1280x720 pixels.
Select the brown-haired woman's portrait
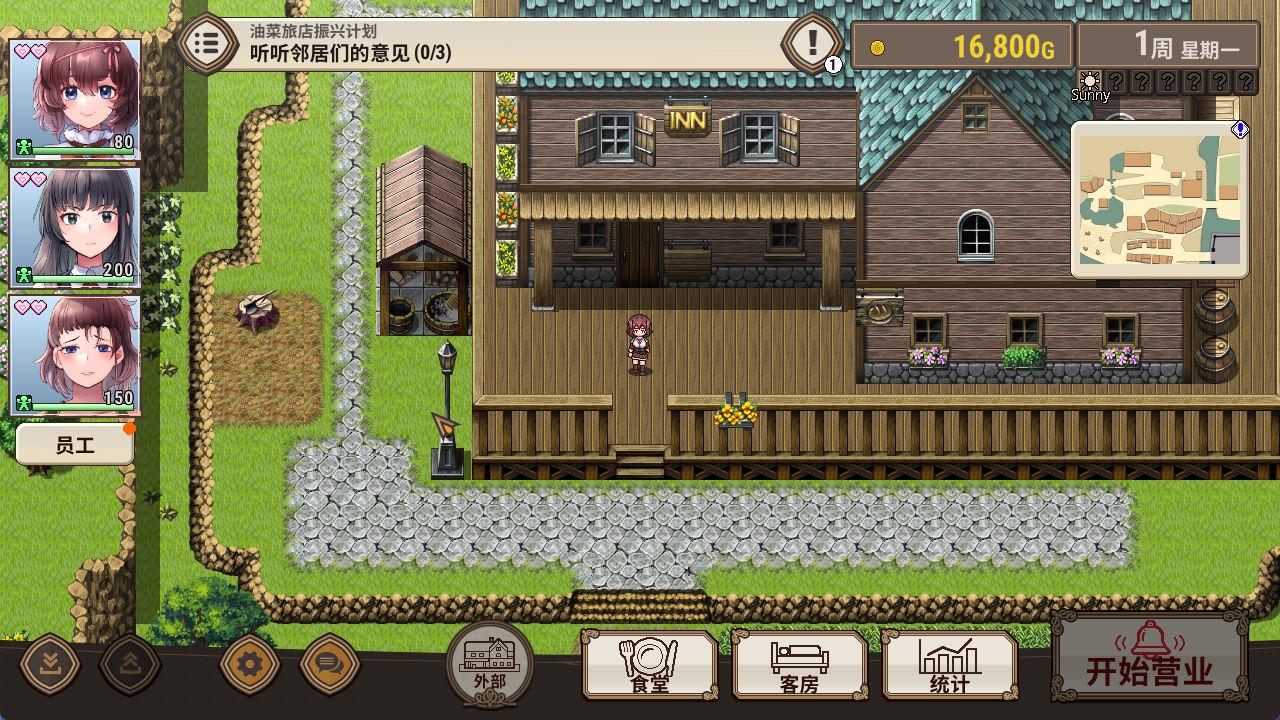(x=75, y=354)
